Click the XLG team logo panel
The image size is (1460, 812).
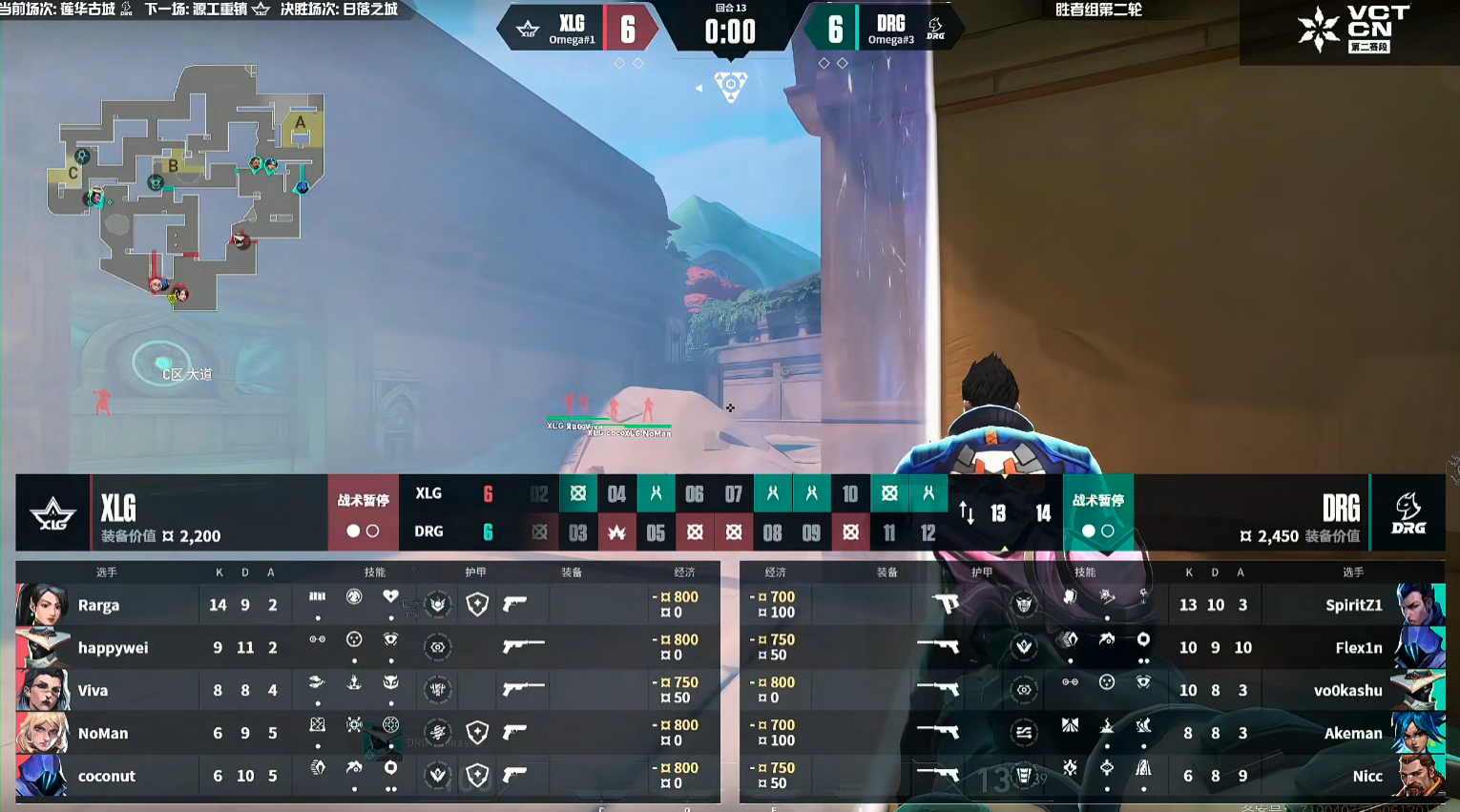click(x=52, y=513)
